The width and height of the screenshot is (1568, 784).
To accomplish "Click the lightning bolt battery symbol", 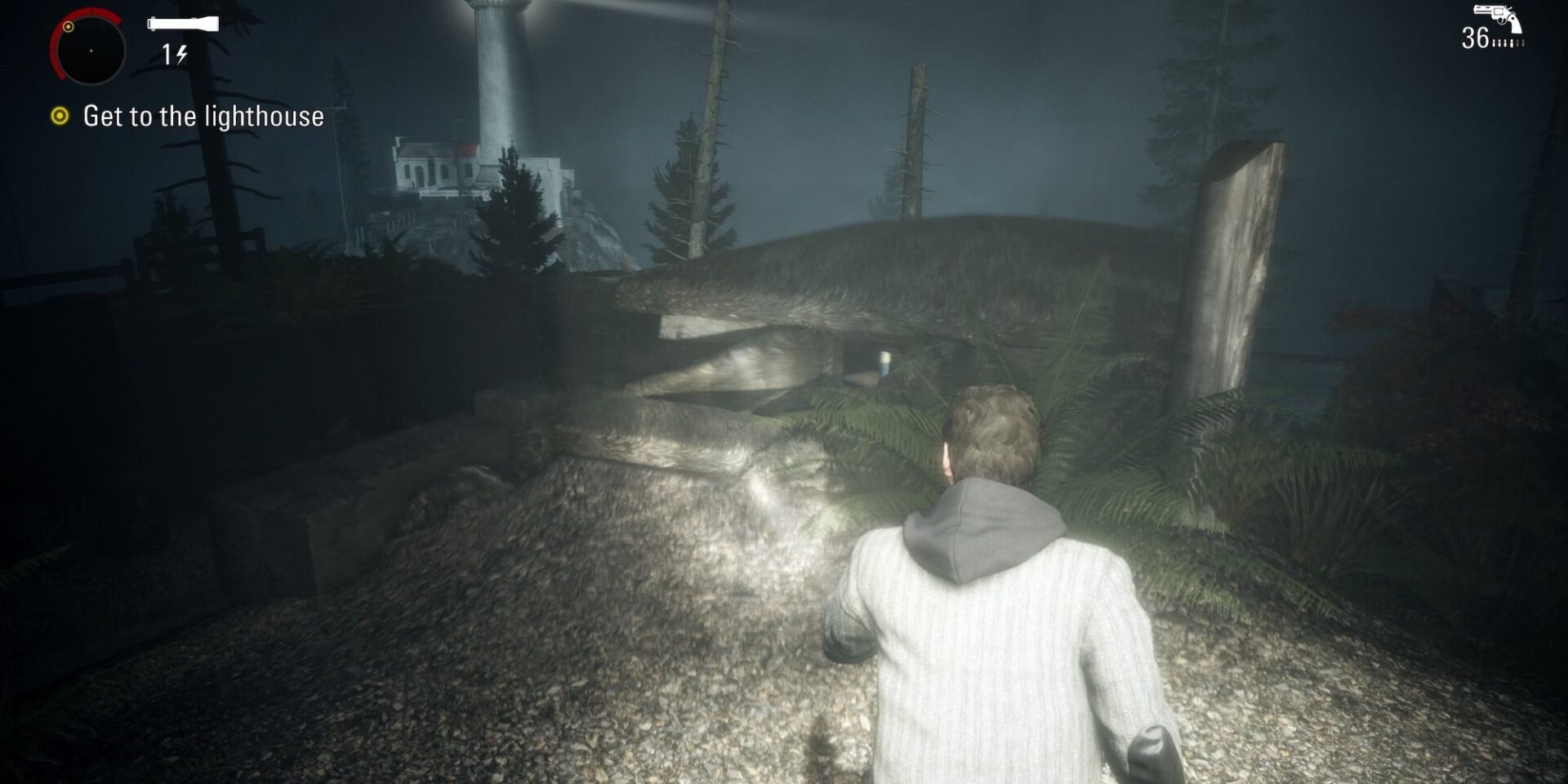I will (181, 54).
